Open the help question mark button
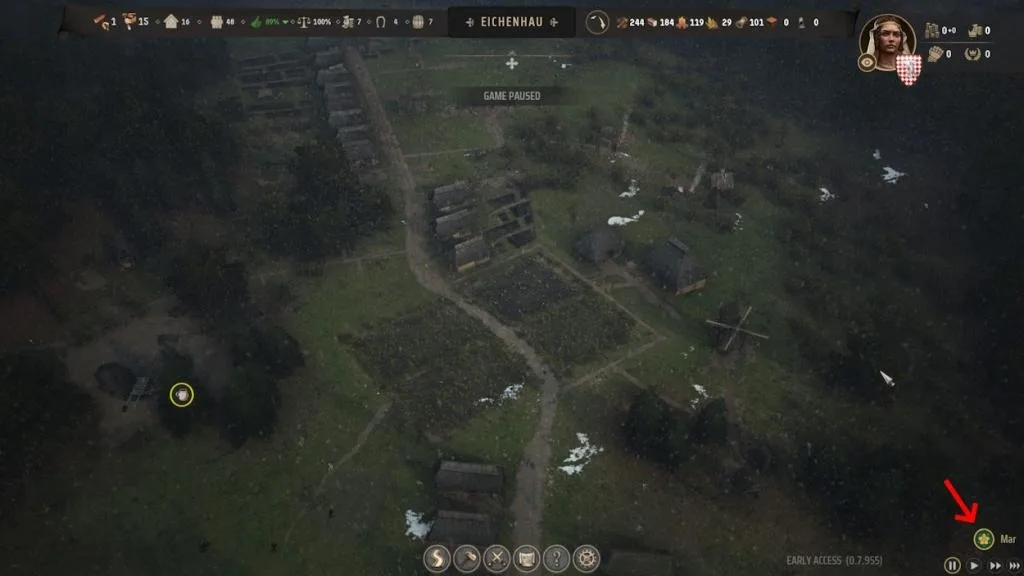The height and width of the screenshot is (576, 1024). coord(556,558)
